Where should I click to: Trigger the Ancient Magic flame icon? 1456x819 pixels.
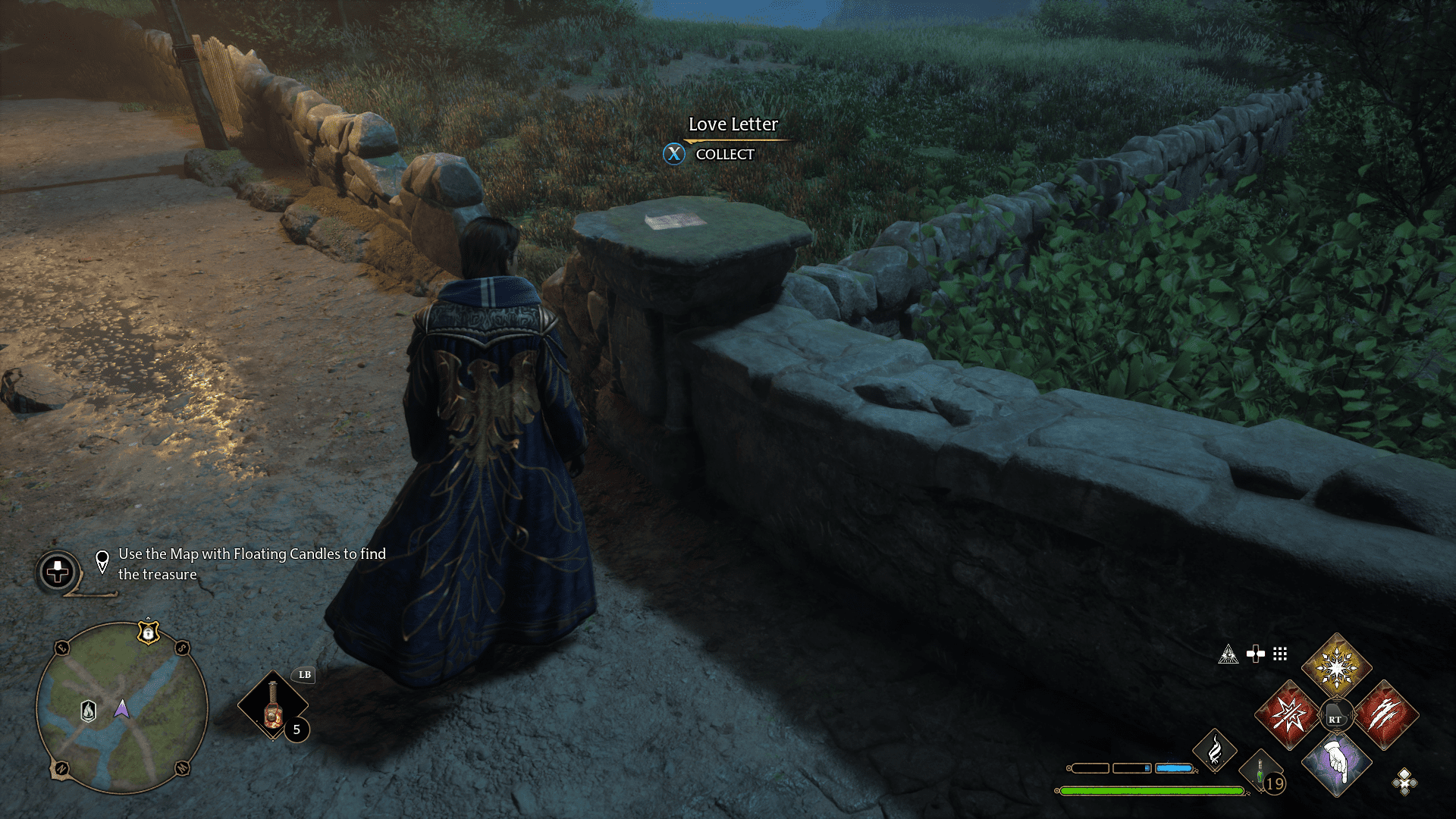(x=1214, y=751)
